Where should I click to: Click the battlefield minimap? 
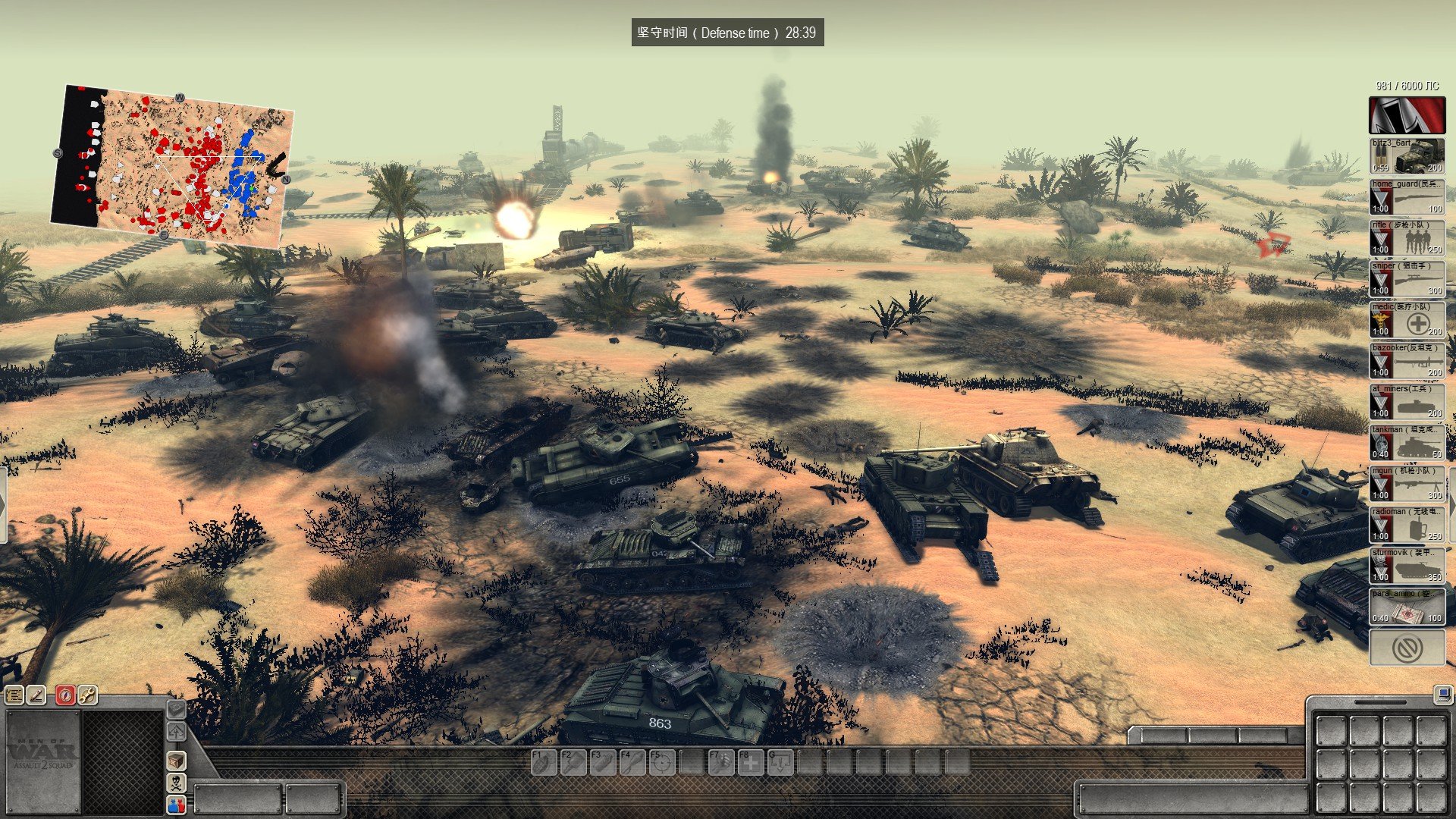tap(173, 167)
